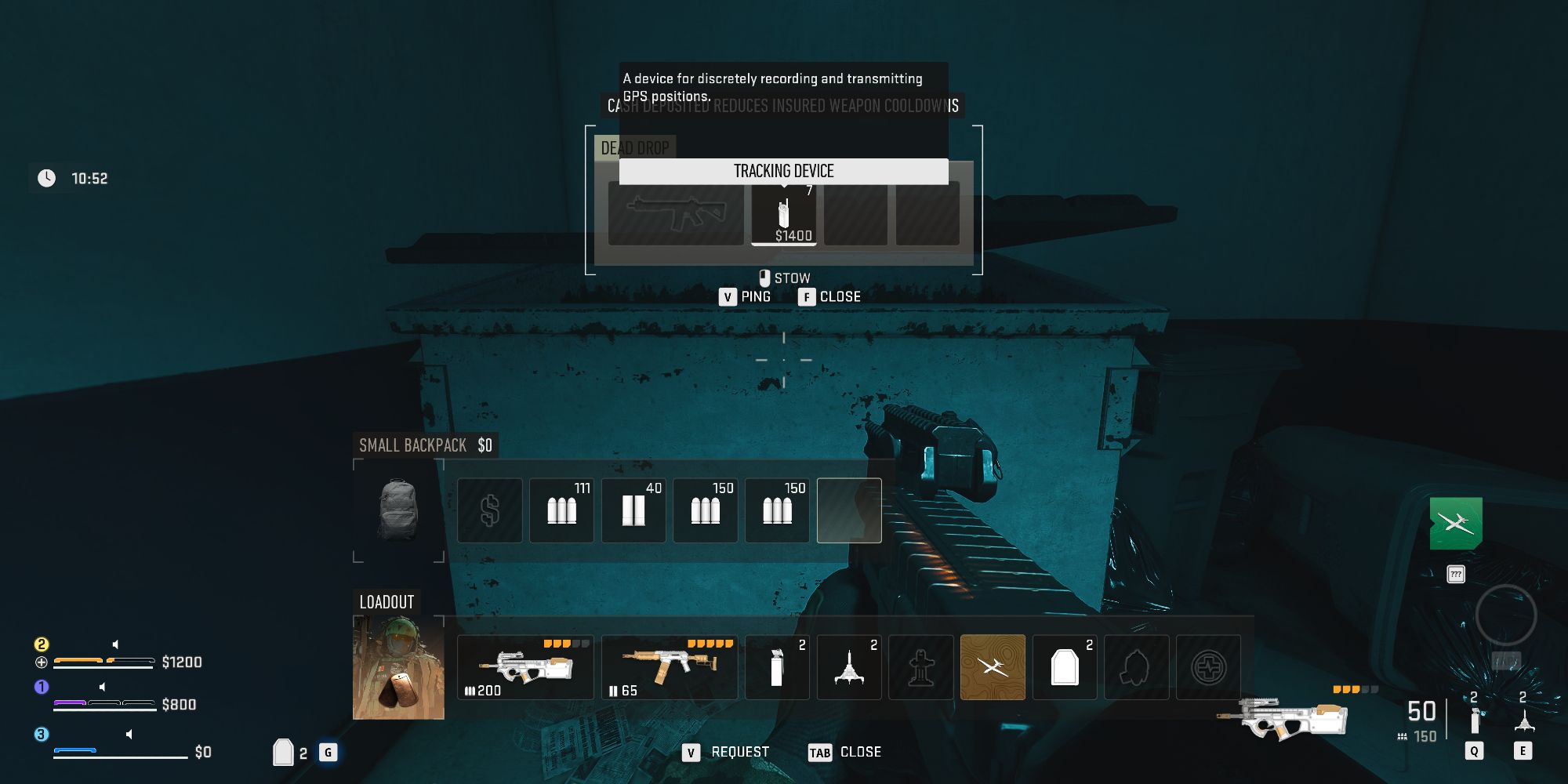The width and height of the screenshot is (1568, 784).
Task: Click the operator portrait thumbnail
Action: pos(397,667)
